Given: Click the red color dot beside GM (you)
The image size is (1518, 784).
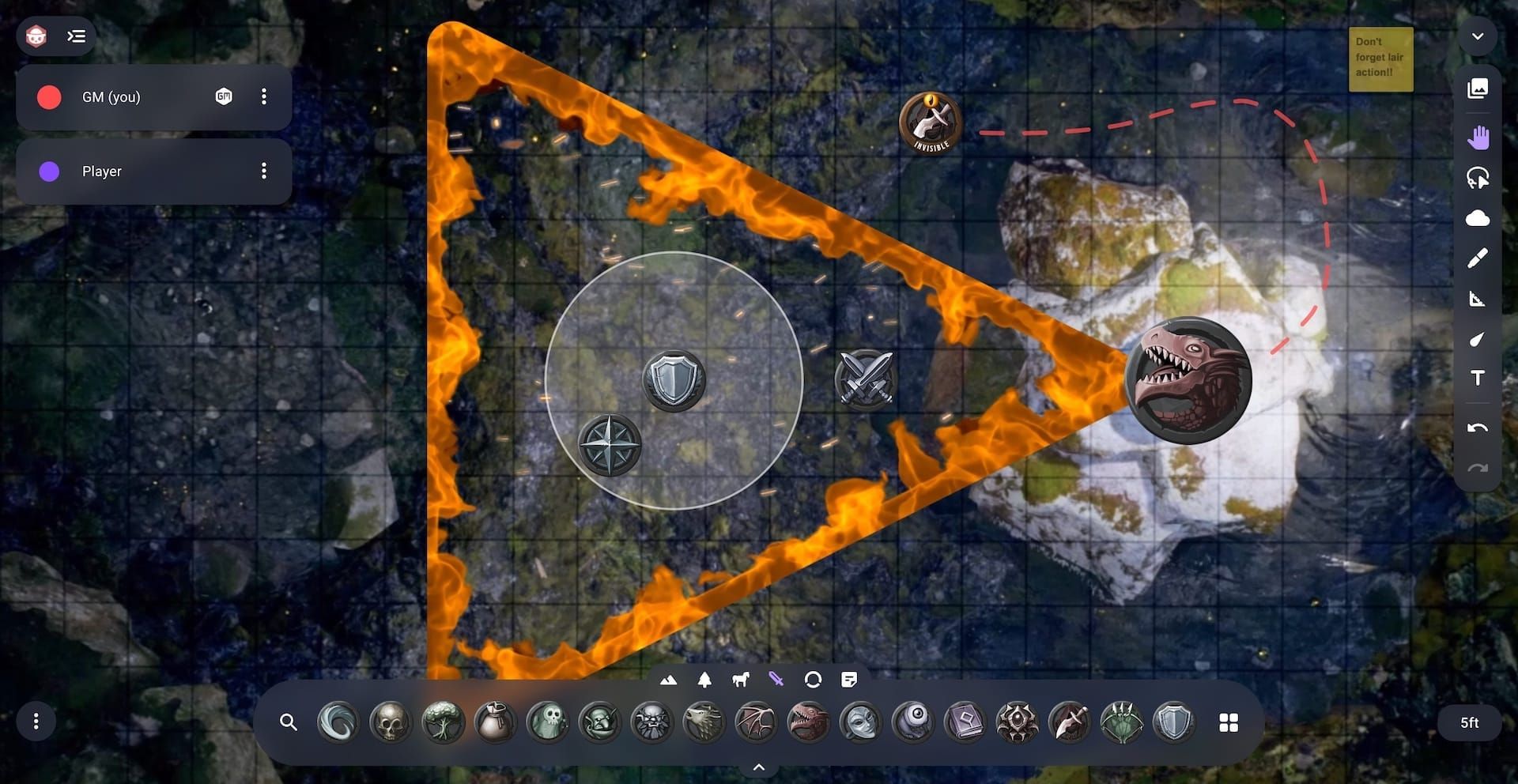Looking at the screenshot, I should click(x=48, y=96).
